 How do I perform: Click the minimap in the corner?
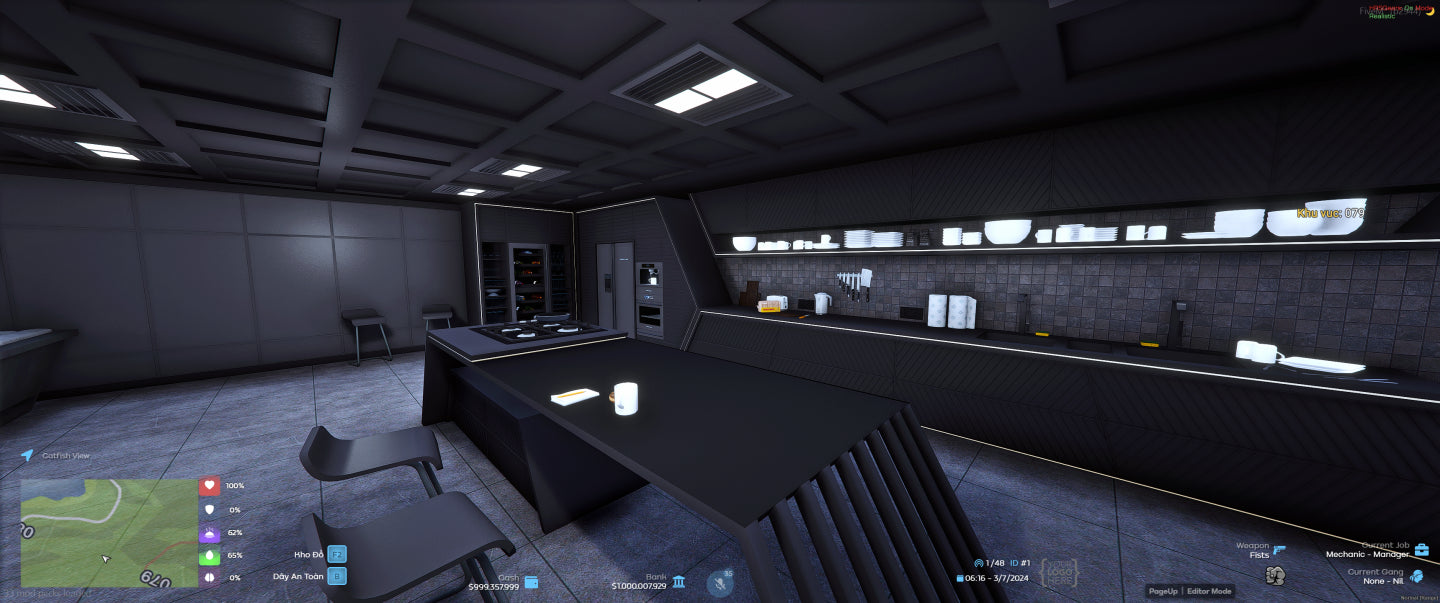point(109,532)
